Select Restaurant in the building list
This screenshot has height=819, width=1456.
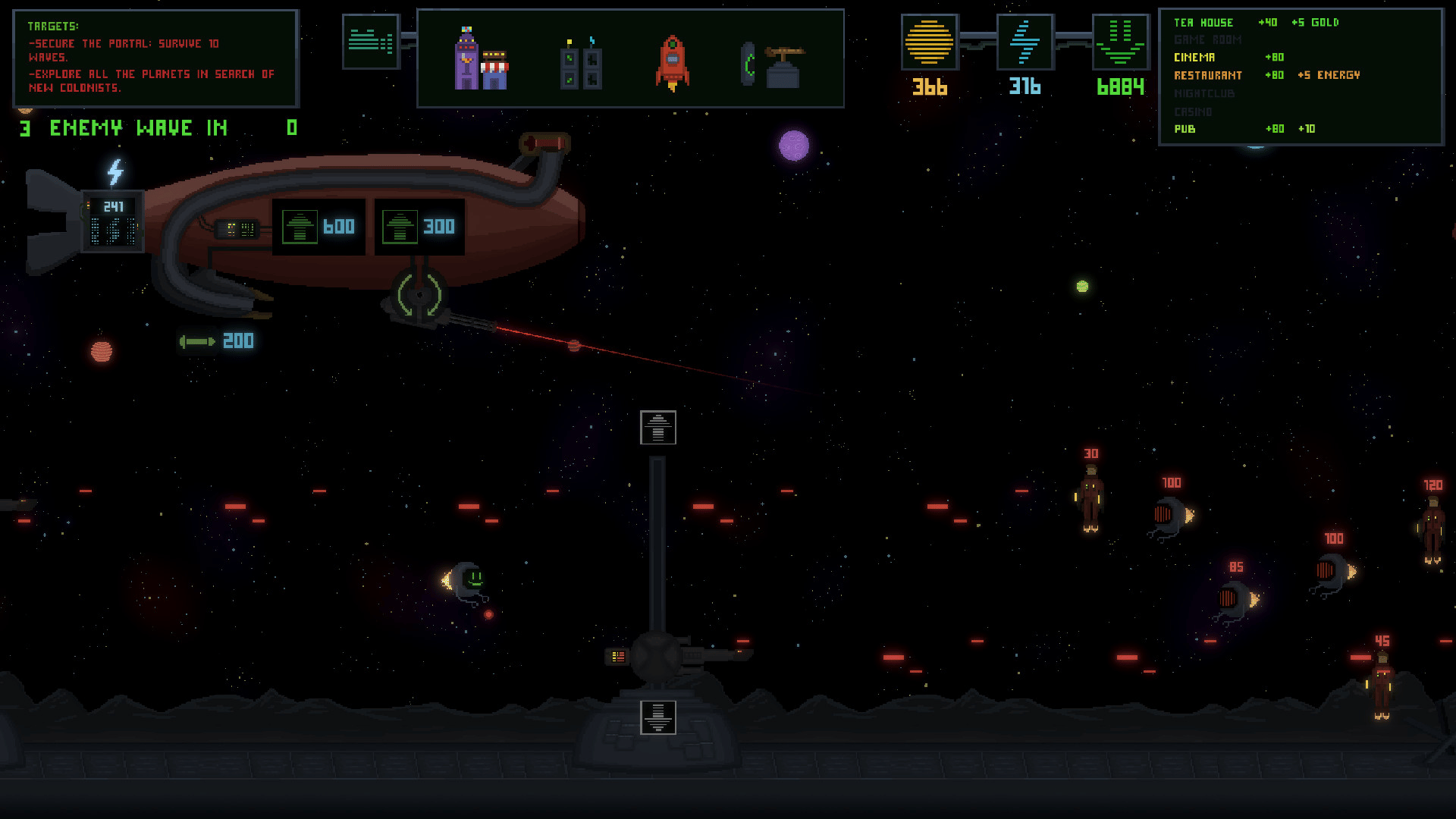click(1208, 75)
